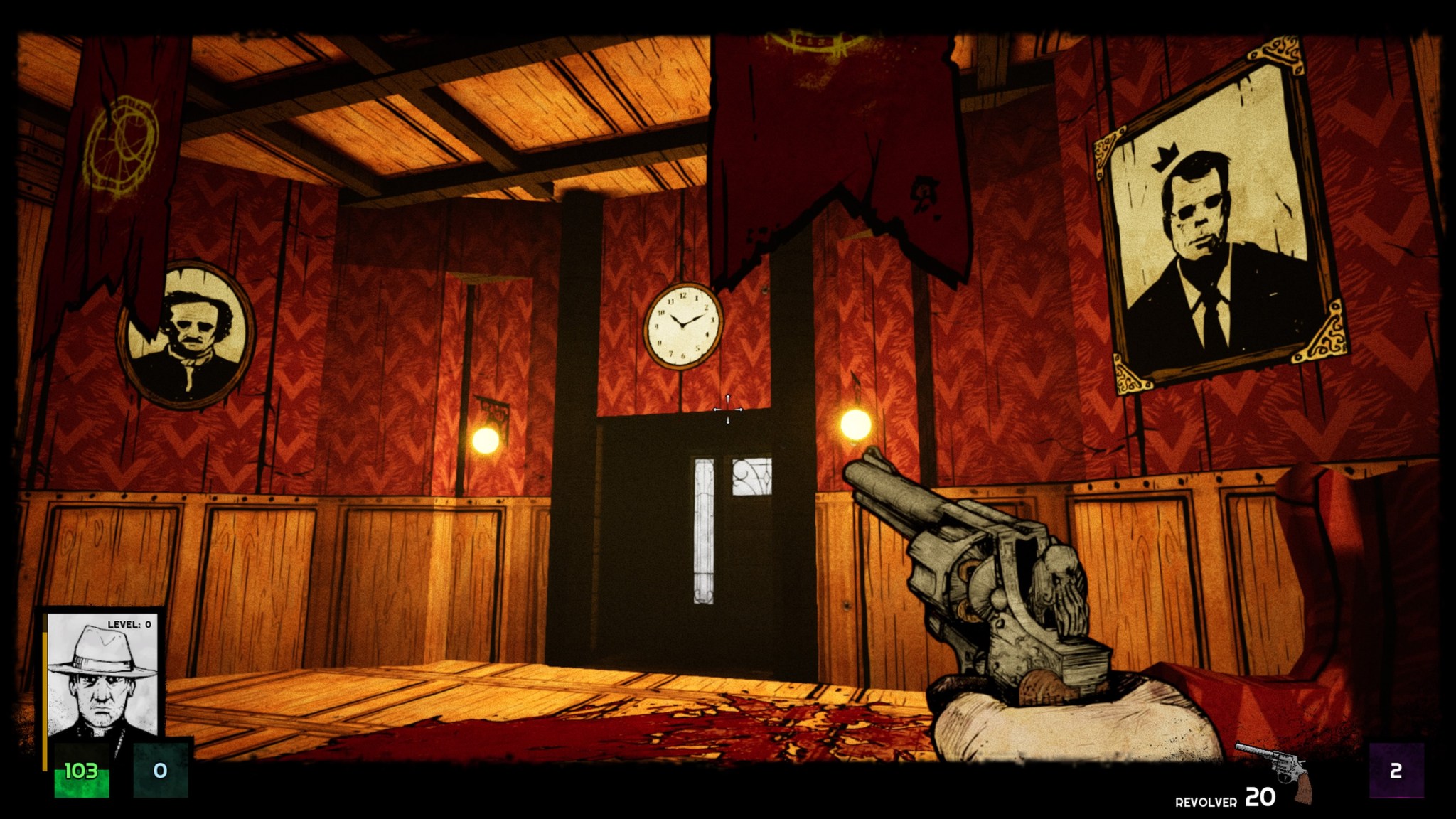The height and width of the screenshot is (819, 1456).
Task: Click the armor counter showing 0
Action: pos(161,770)
